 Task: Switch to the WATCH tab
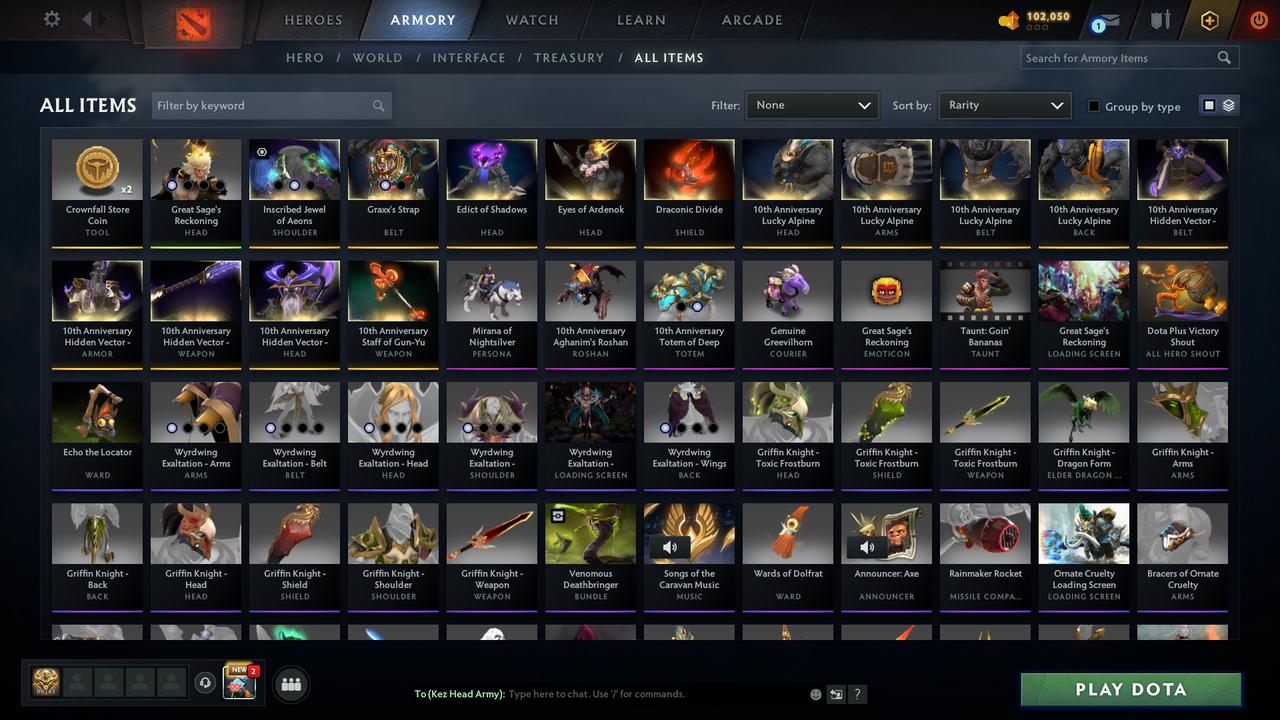point(531,19)
